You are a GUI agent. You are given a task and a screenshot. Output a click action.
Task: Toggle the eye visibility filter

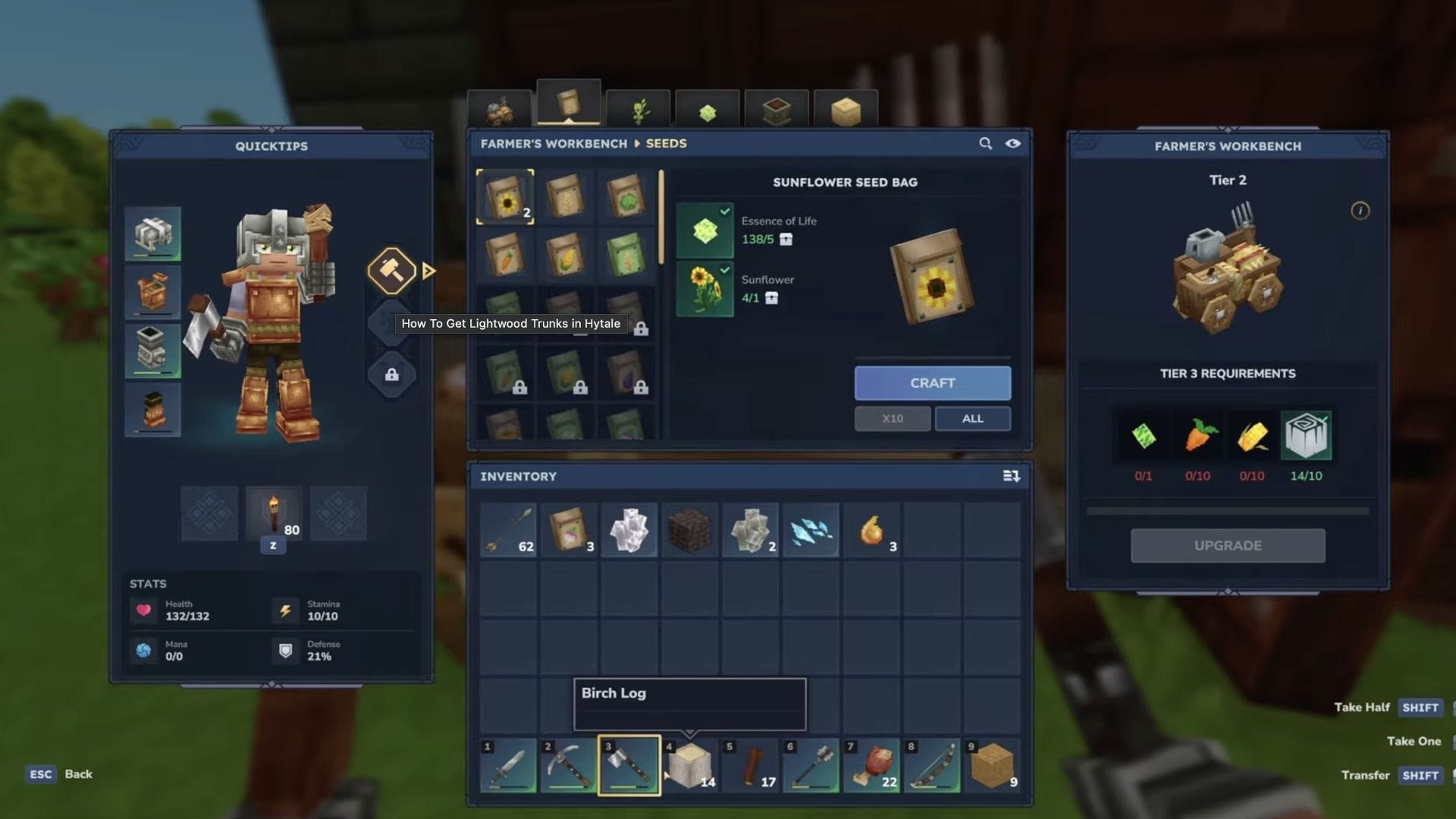pos(1012,143)
